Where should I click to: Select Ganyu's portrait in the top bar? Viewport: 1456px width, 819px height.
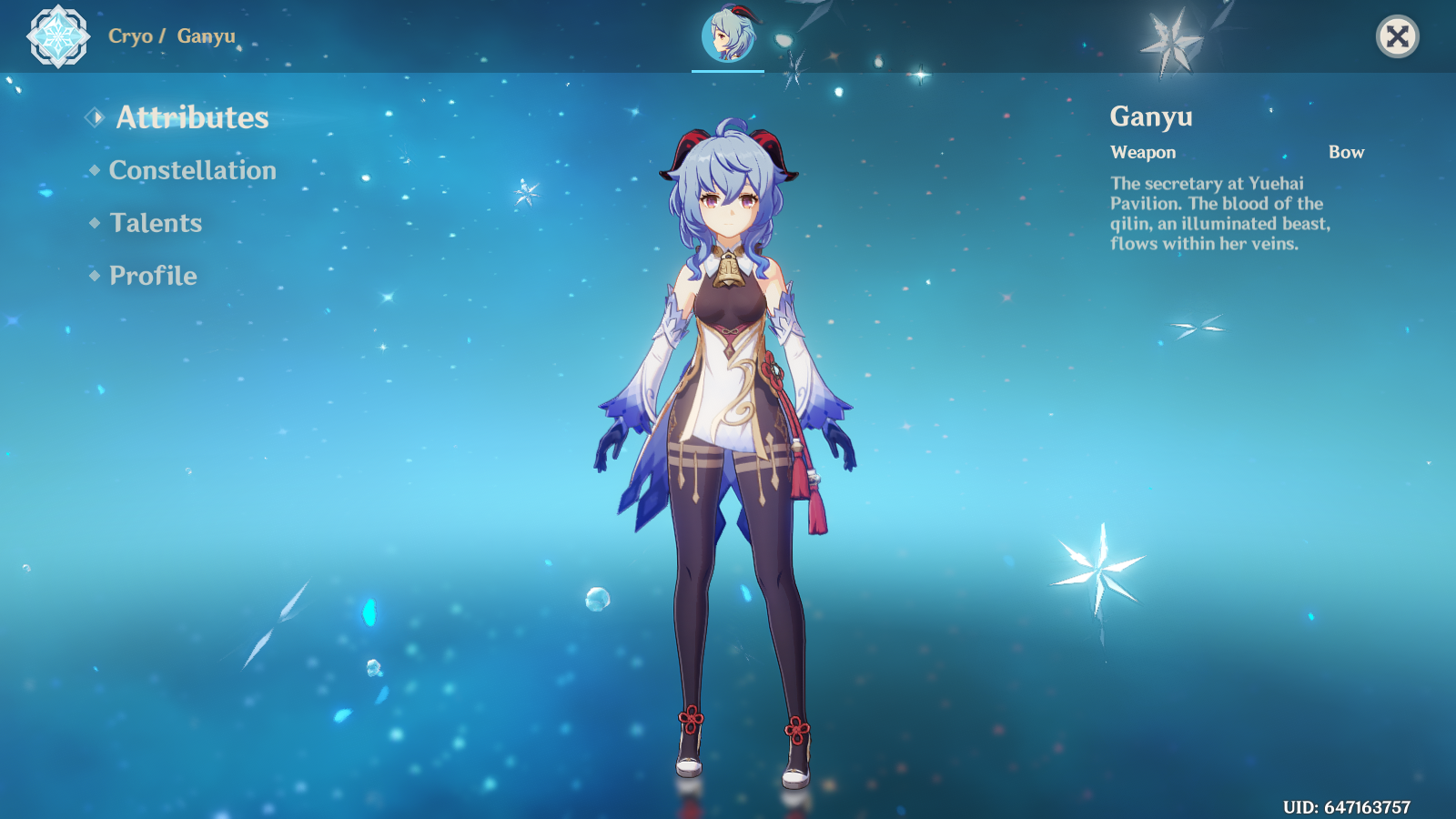coord(728,36)
